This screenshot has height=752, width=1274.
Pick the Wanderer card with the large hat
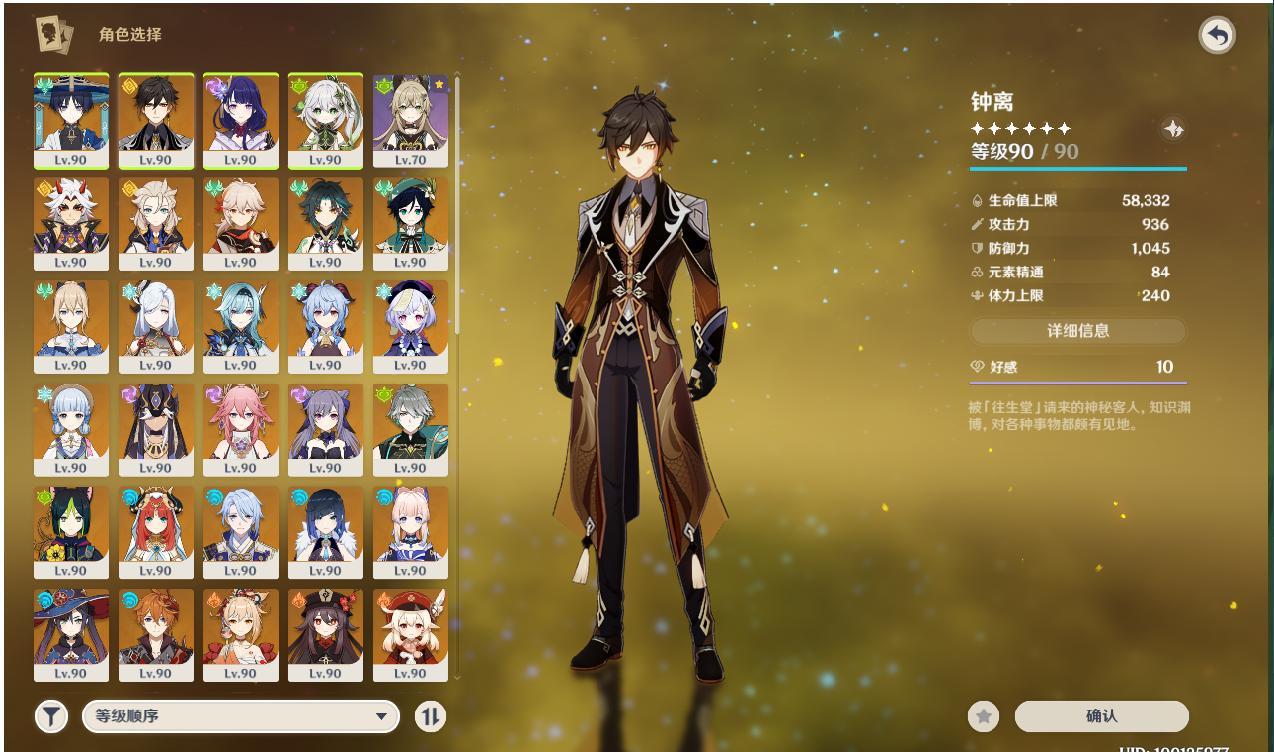click(x=70, y=120)
